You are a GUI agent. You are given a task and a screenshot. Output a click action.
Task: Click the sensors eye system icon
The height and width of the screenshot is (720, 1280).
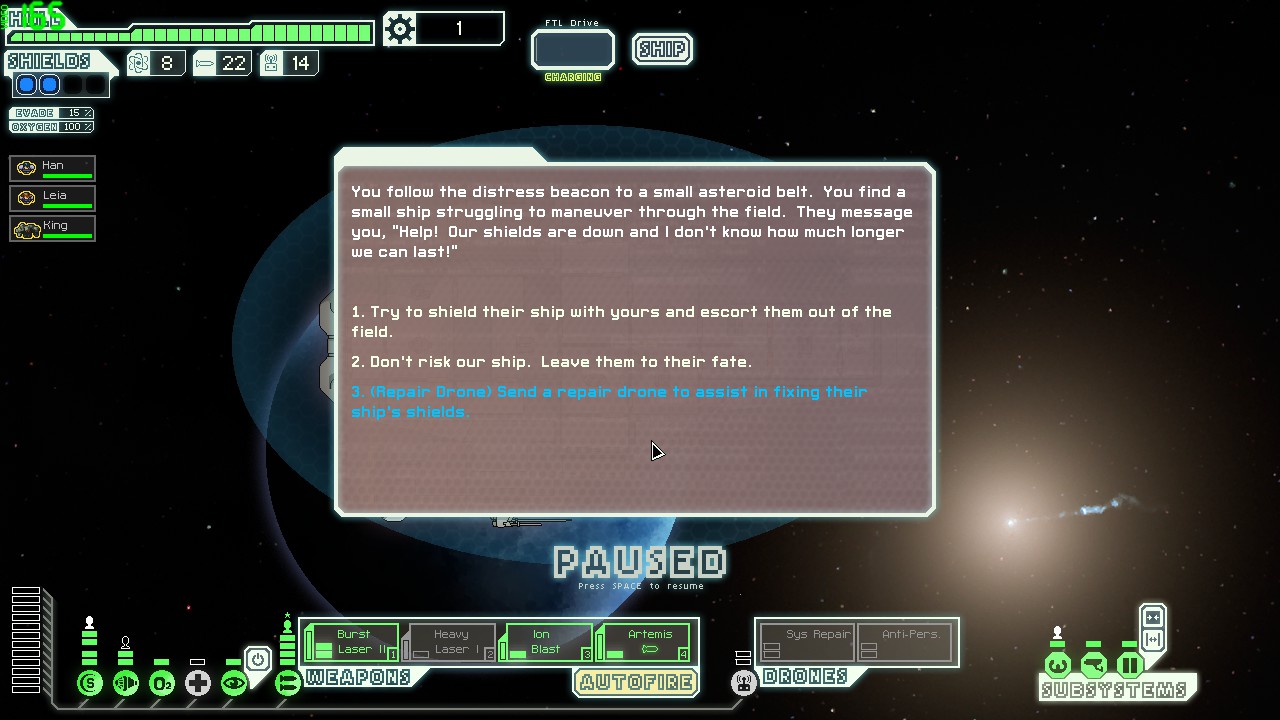(x=233, y=684)
